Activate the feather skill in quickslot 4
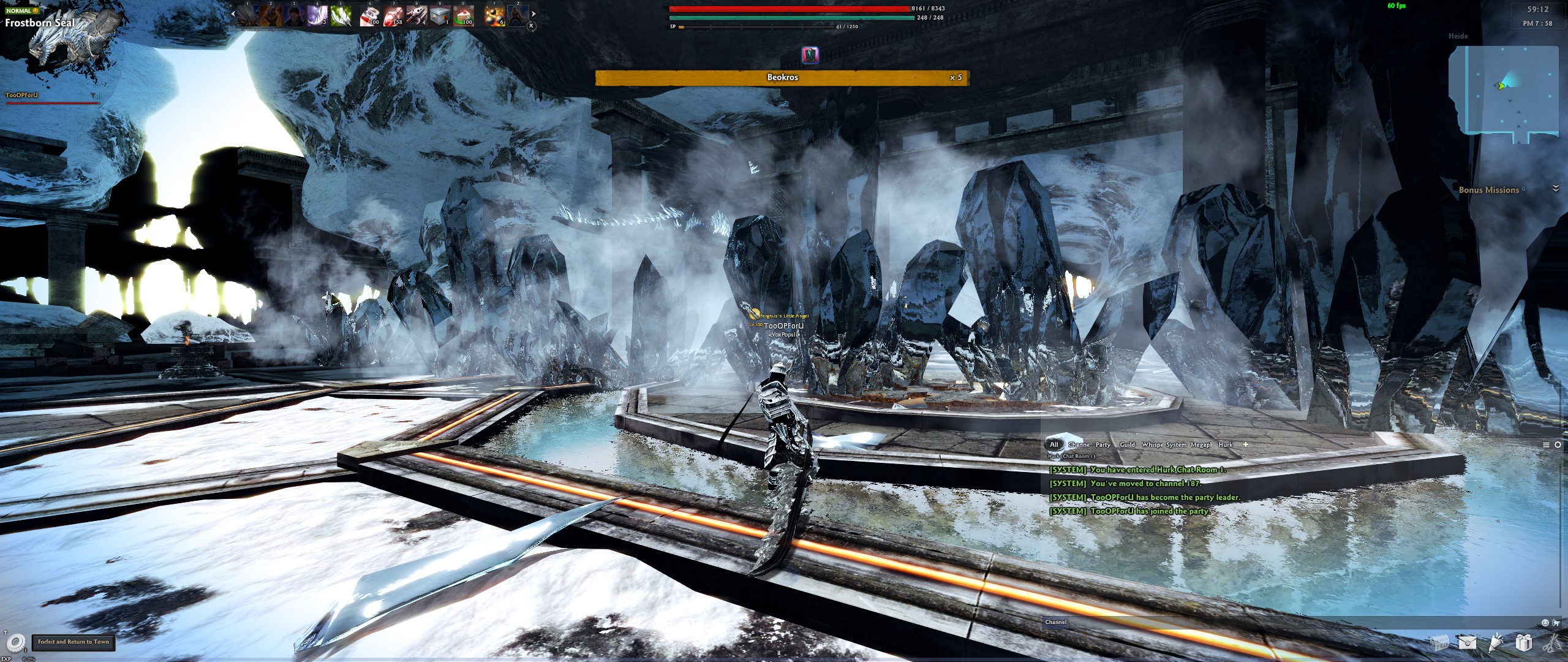Image resolution: width=1568 pixels, height=662 pixels. coord(317,15)
